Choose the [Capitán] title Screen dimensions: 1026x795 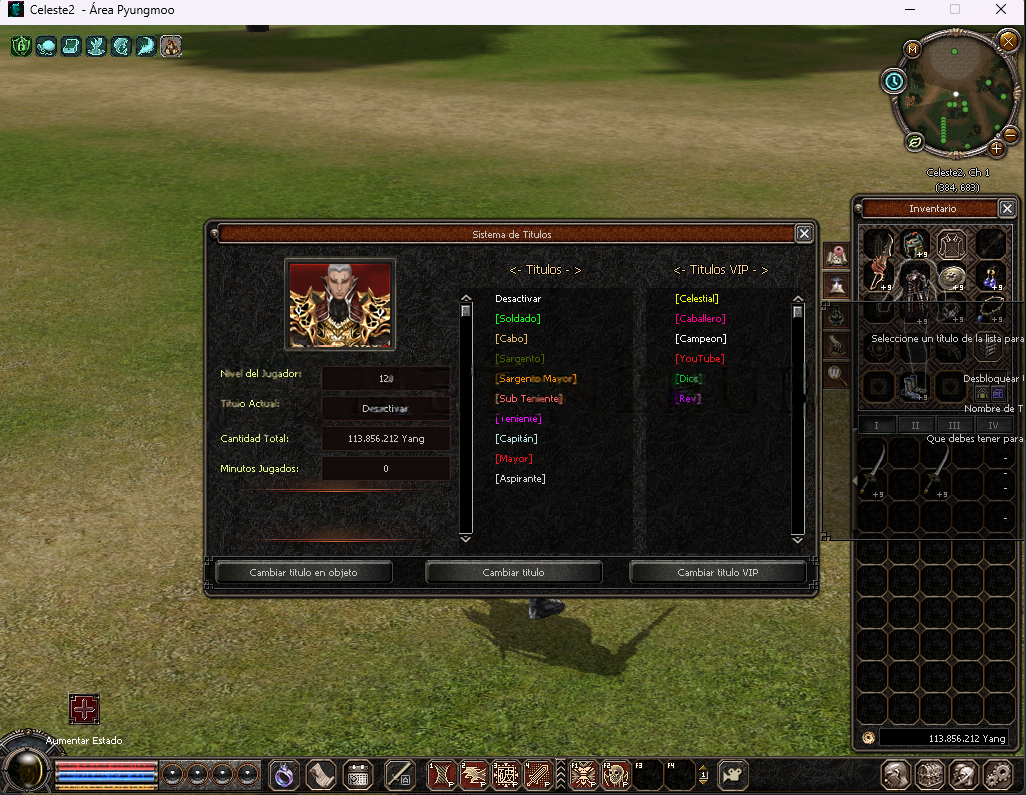point(516,439)
